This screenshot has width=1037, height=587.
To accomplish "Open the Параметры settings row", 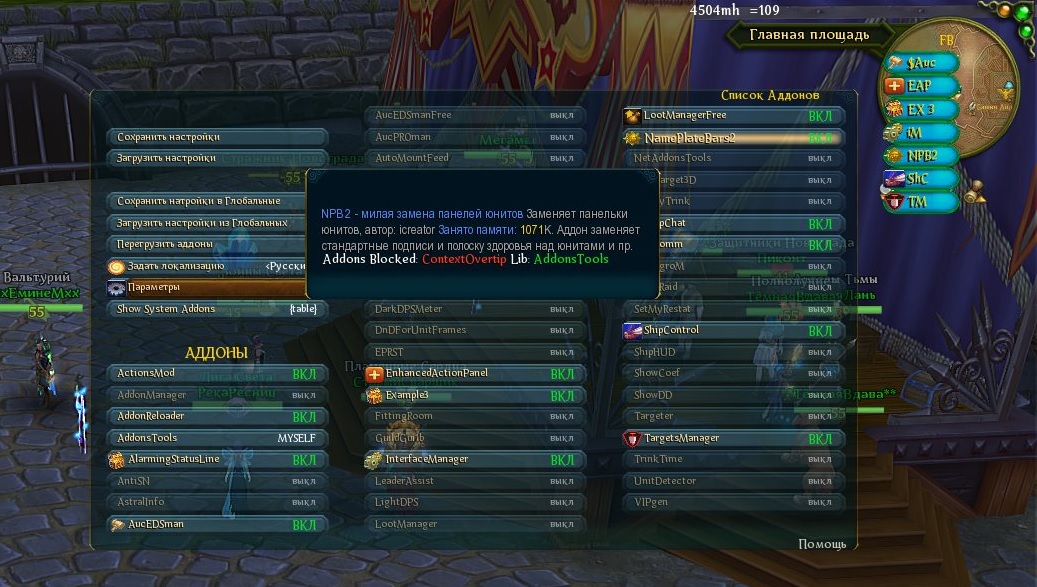I will tap(216, 287).
